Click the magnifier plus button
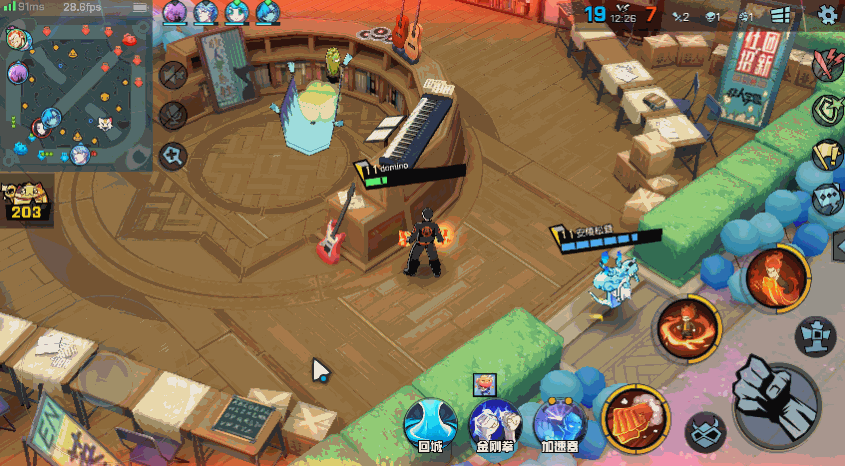The width and height of the screenshot is (845, 466). tap(174, 155)
